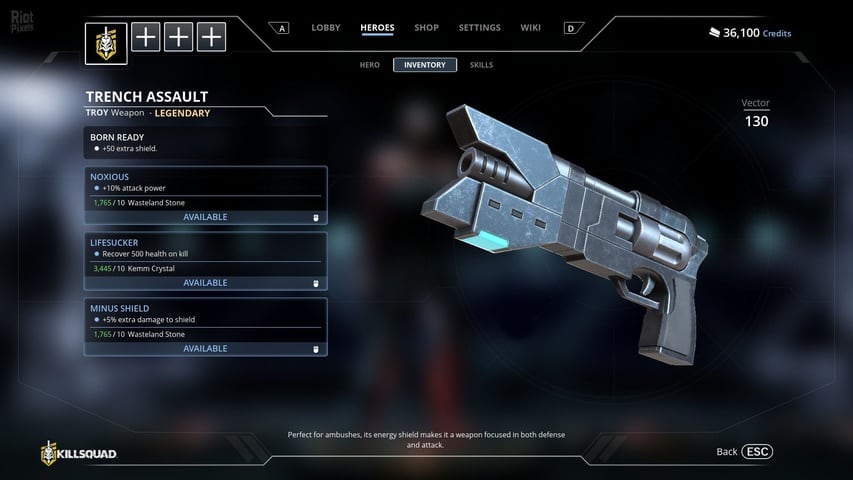Viewport: 853px width, 480px height.
Task: Open the Settings menu
Action: click(479, 28)
